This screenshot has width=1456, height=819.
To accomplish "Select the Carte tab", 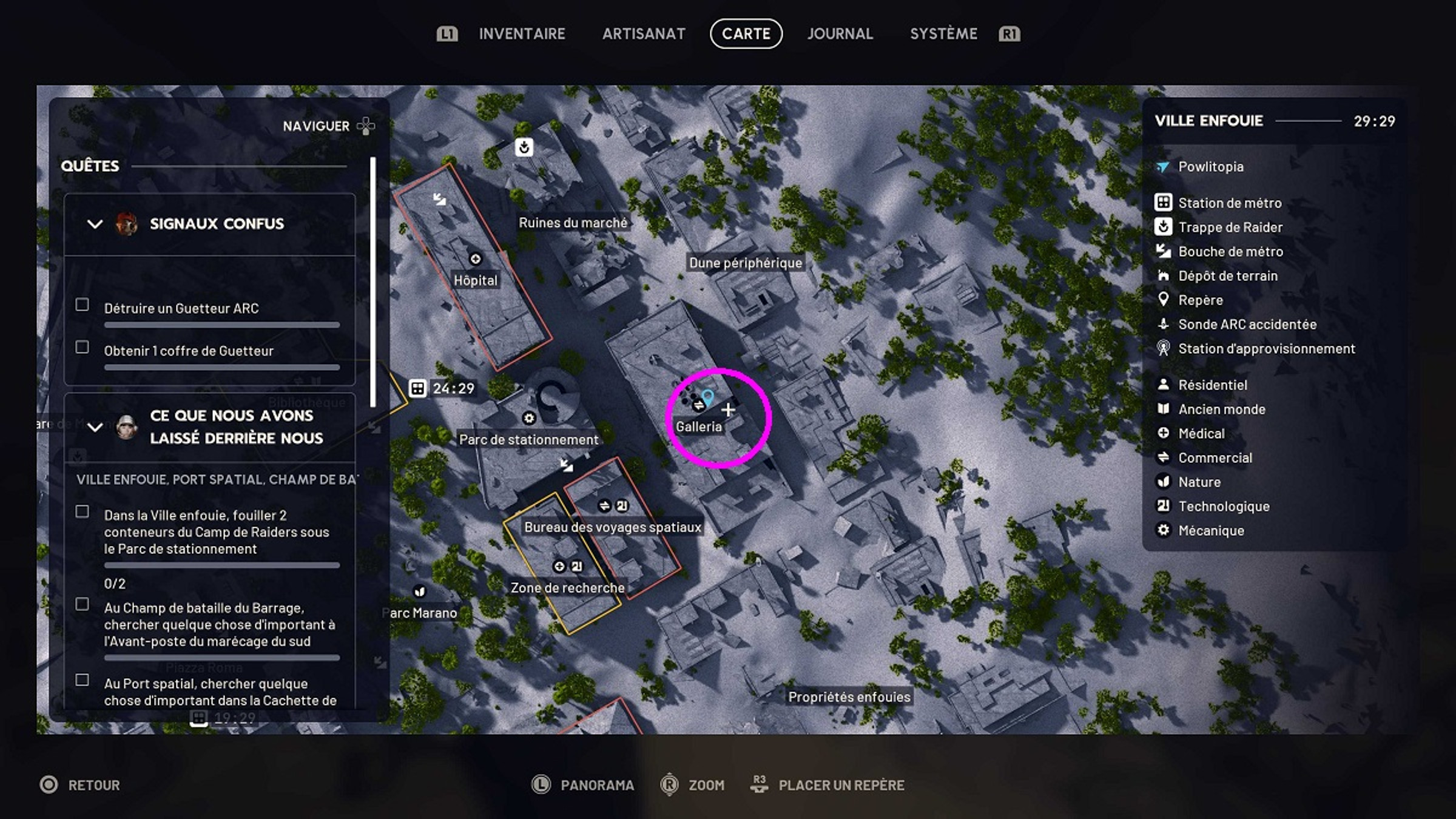I will (x=746, y=34).
